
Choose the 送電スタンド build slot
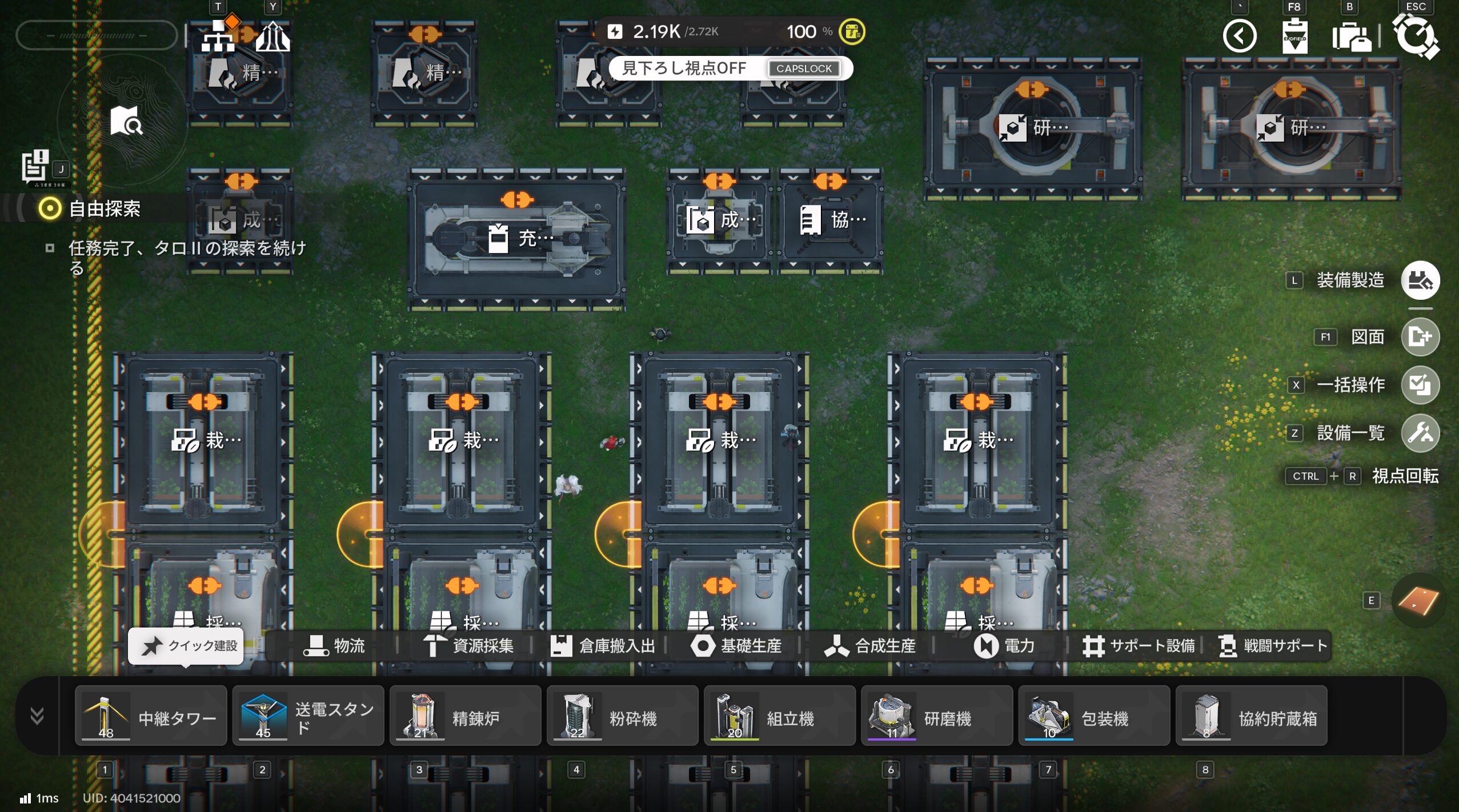point(308,716)
